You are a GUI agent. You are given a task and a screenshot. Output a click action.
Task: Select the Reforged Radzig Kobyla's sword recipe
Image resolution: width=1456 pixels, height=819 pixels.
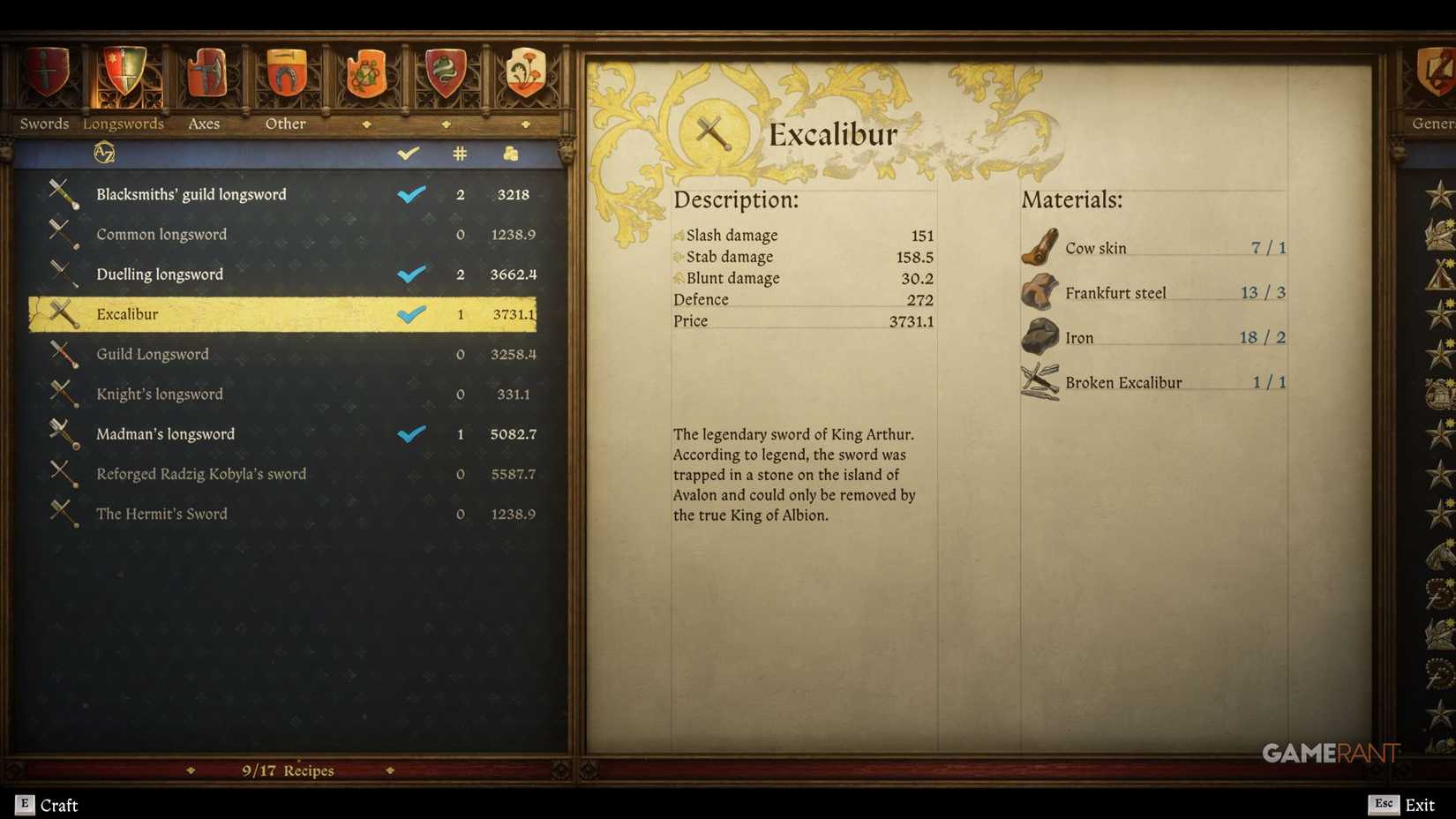[201, 474]
